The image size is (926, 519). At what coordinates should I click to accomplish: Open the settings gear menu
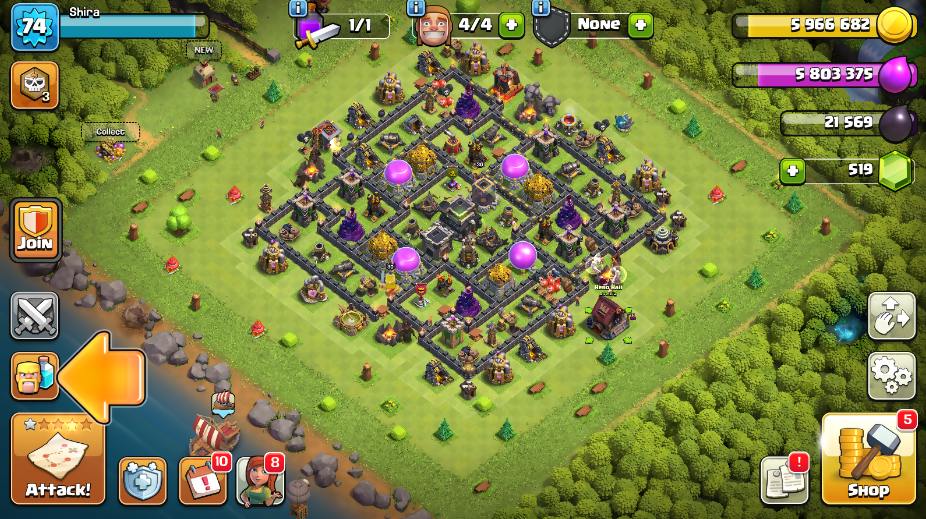click(891, 375)
